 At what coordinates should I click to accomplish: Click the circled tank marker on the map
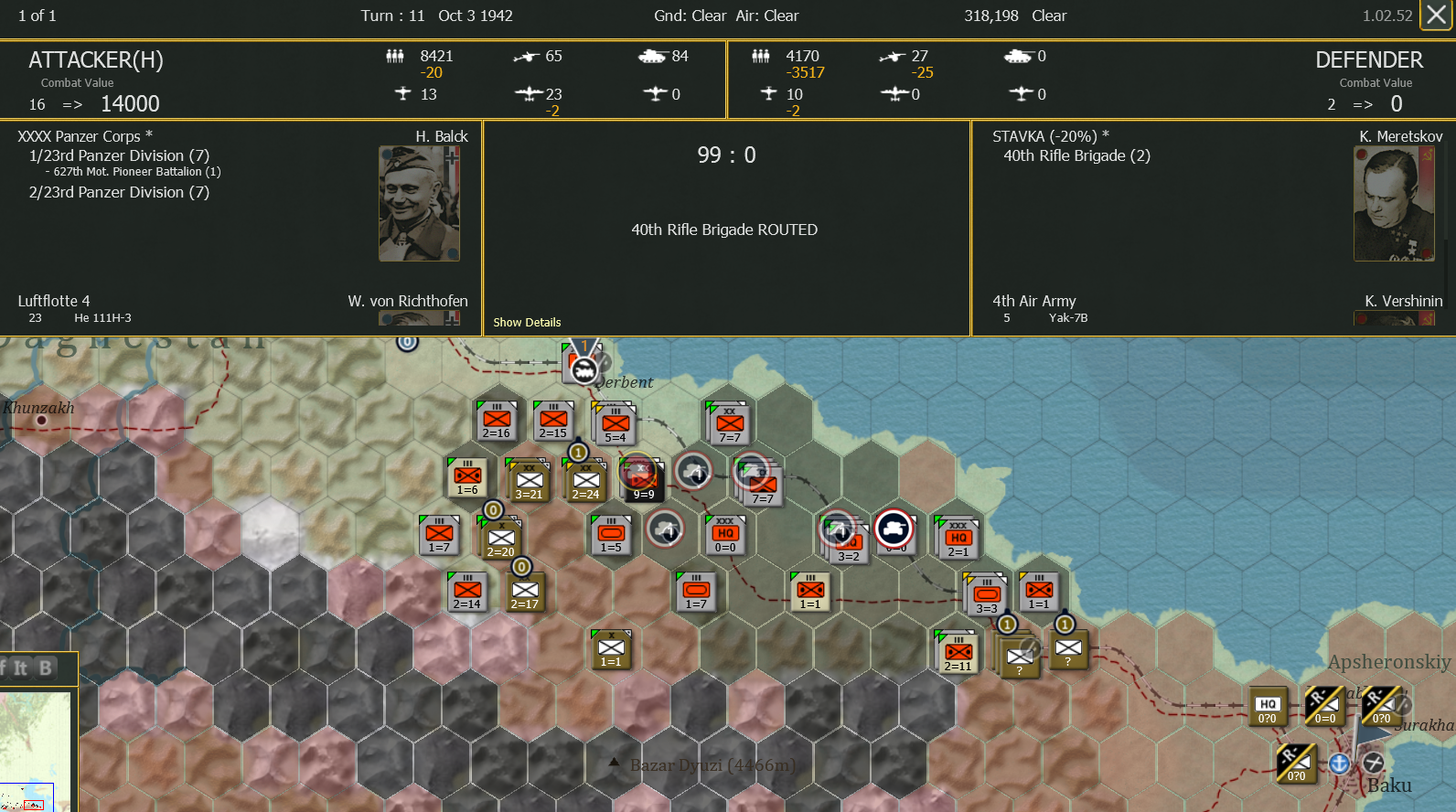tap(894, 529)
